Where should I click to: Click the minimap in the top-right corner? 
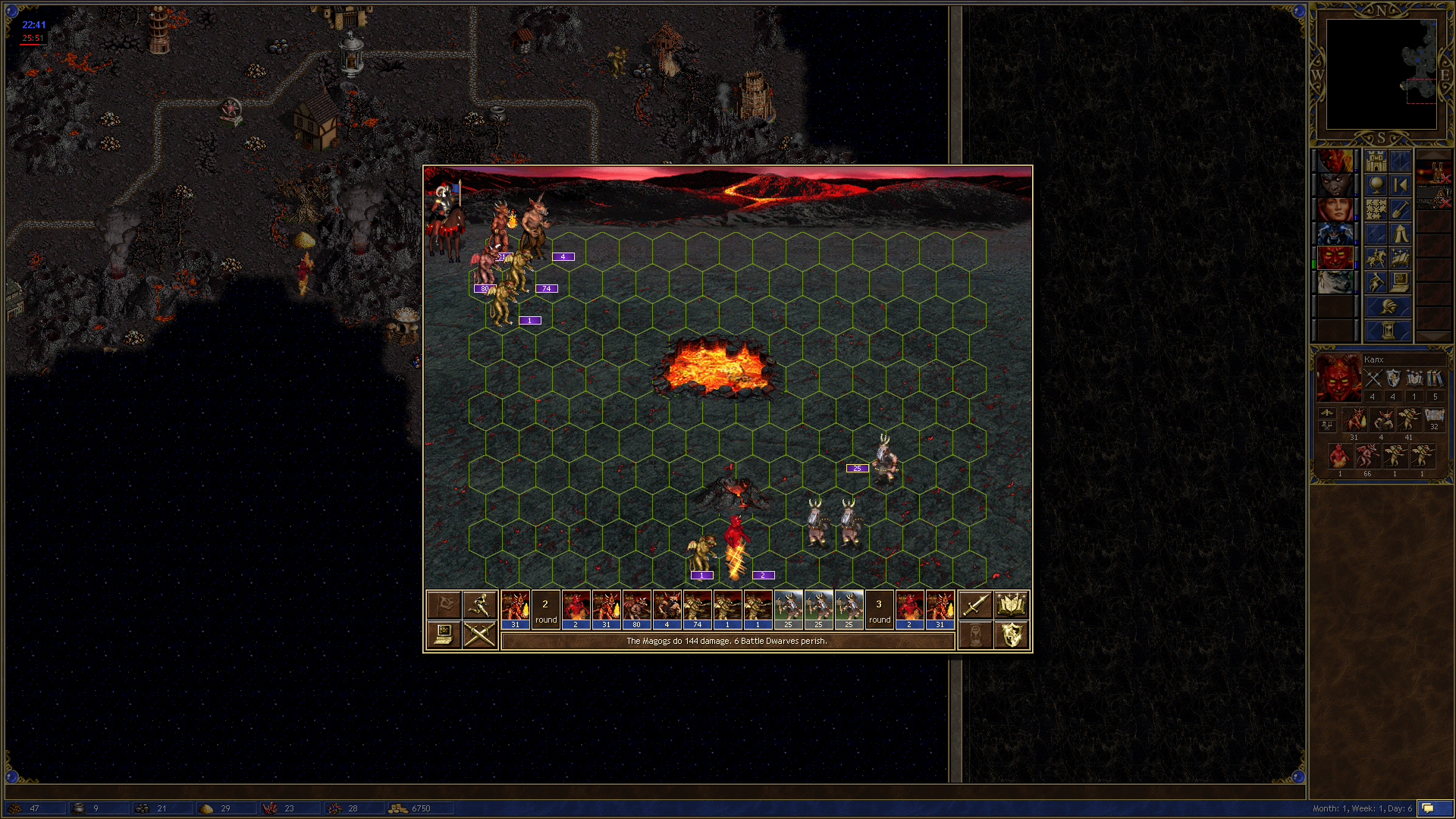pos(1381,74)
